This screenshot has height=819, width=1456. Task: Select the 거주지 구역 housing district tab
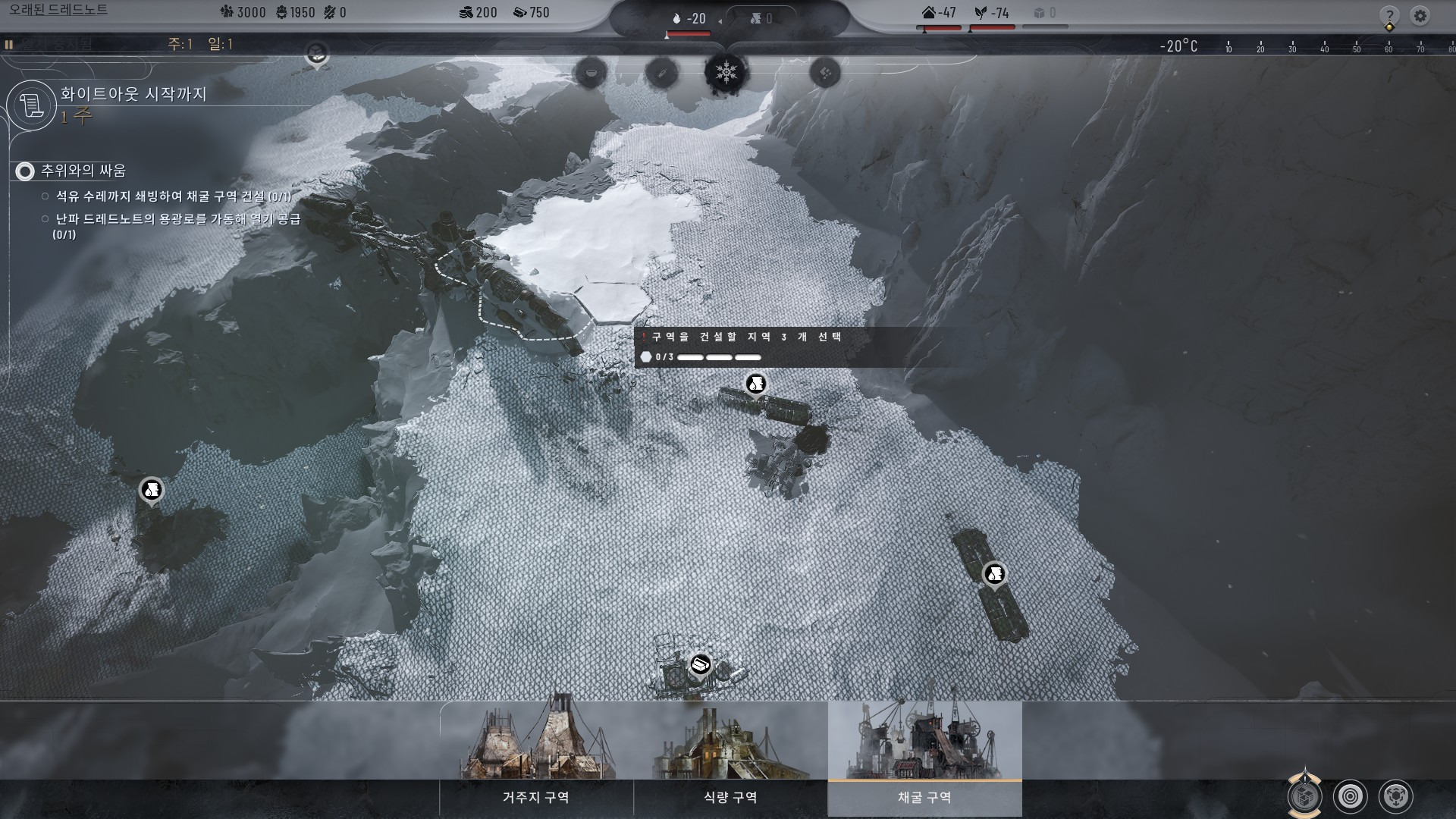536,797
